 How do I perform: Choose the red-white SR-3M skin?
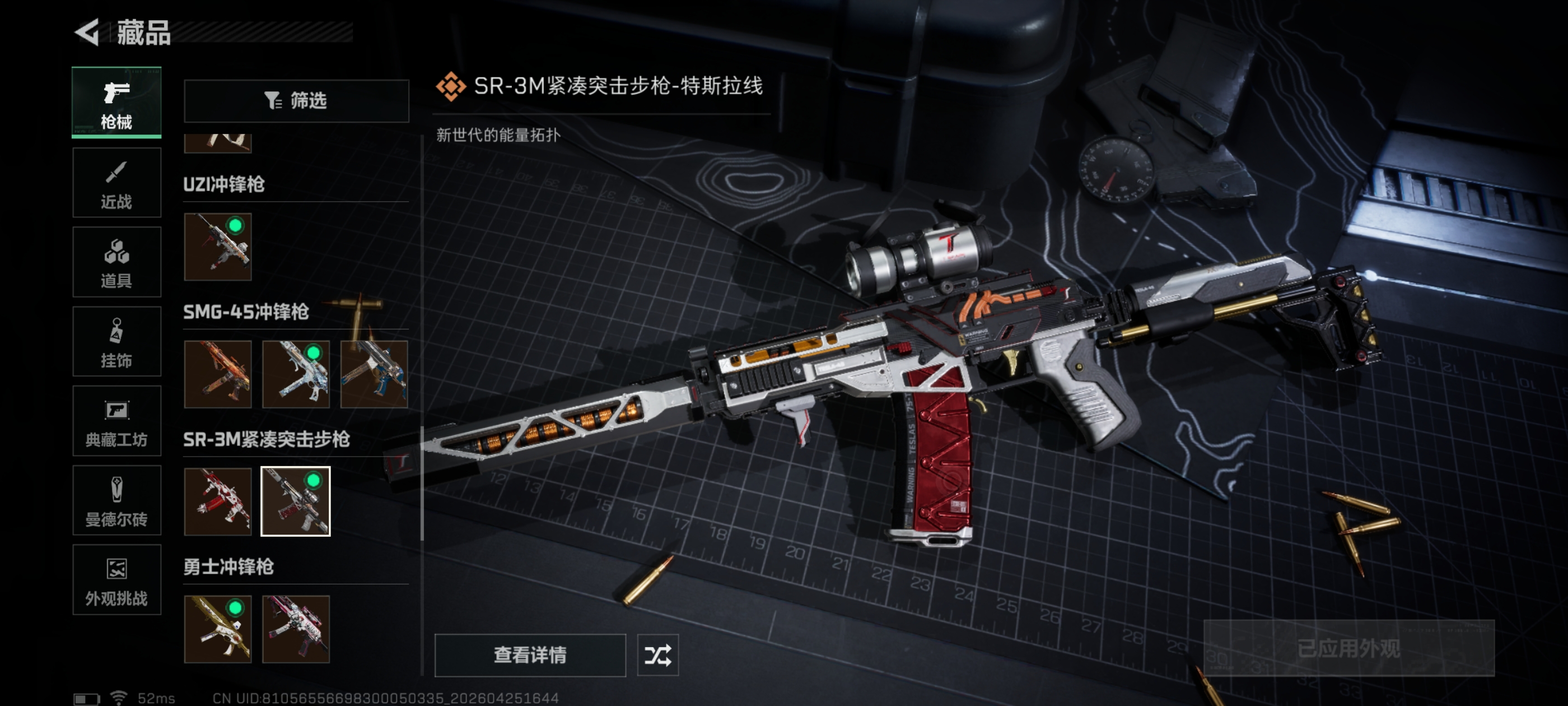218,501
